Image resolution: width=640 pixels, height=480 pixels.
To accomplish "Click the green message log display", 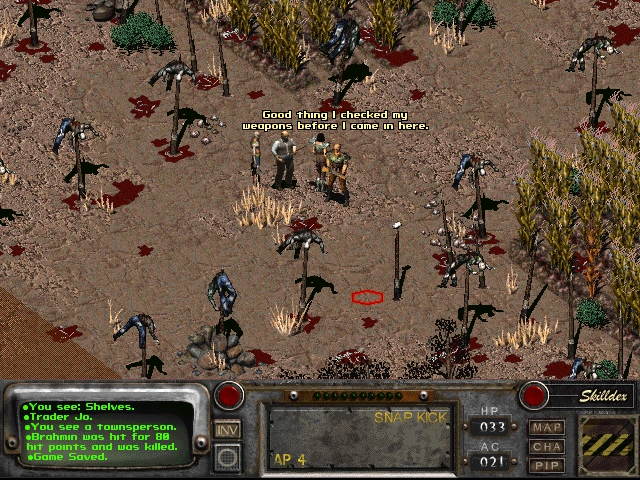I will [108, 432].
